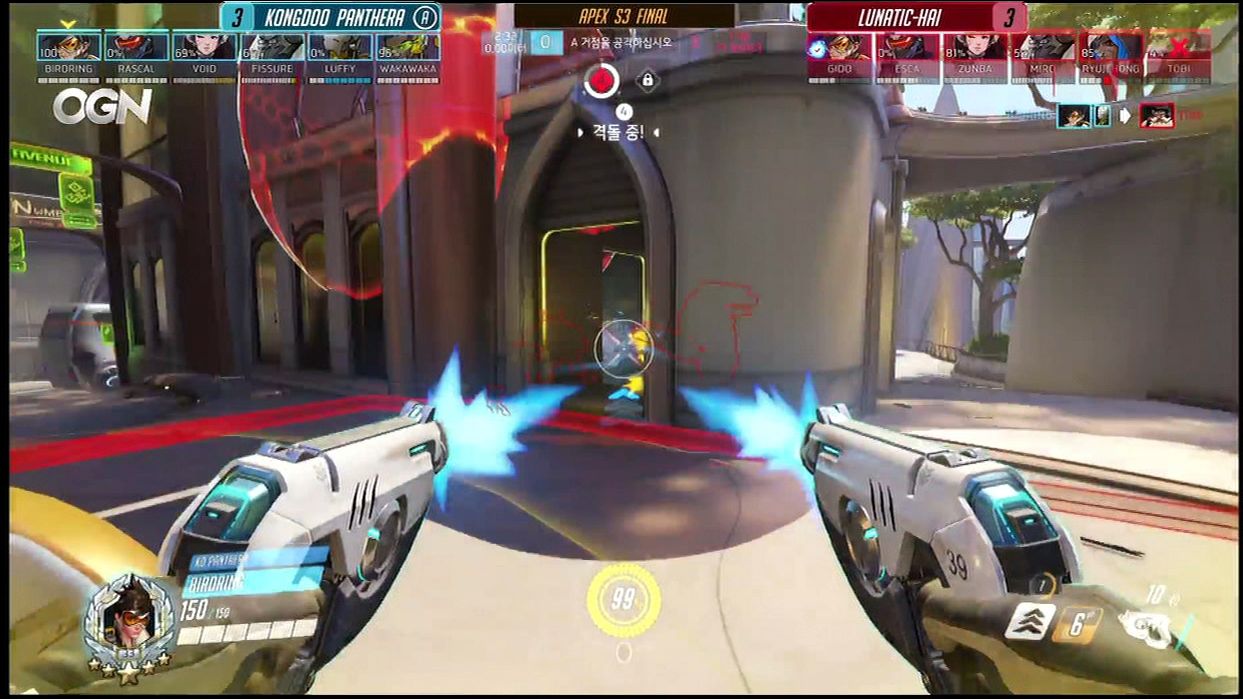Click the contested point A objective marker
Viewport: 1243px width, 699px height.
(601, 81)
